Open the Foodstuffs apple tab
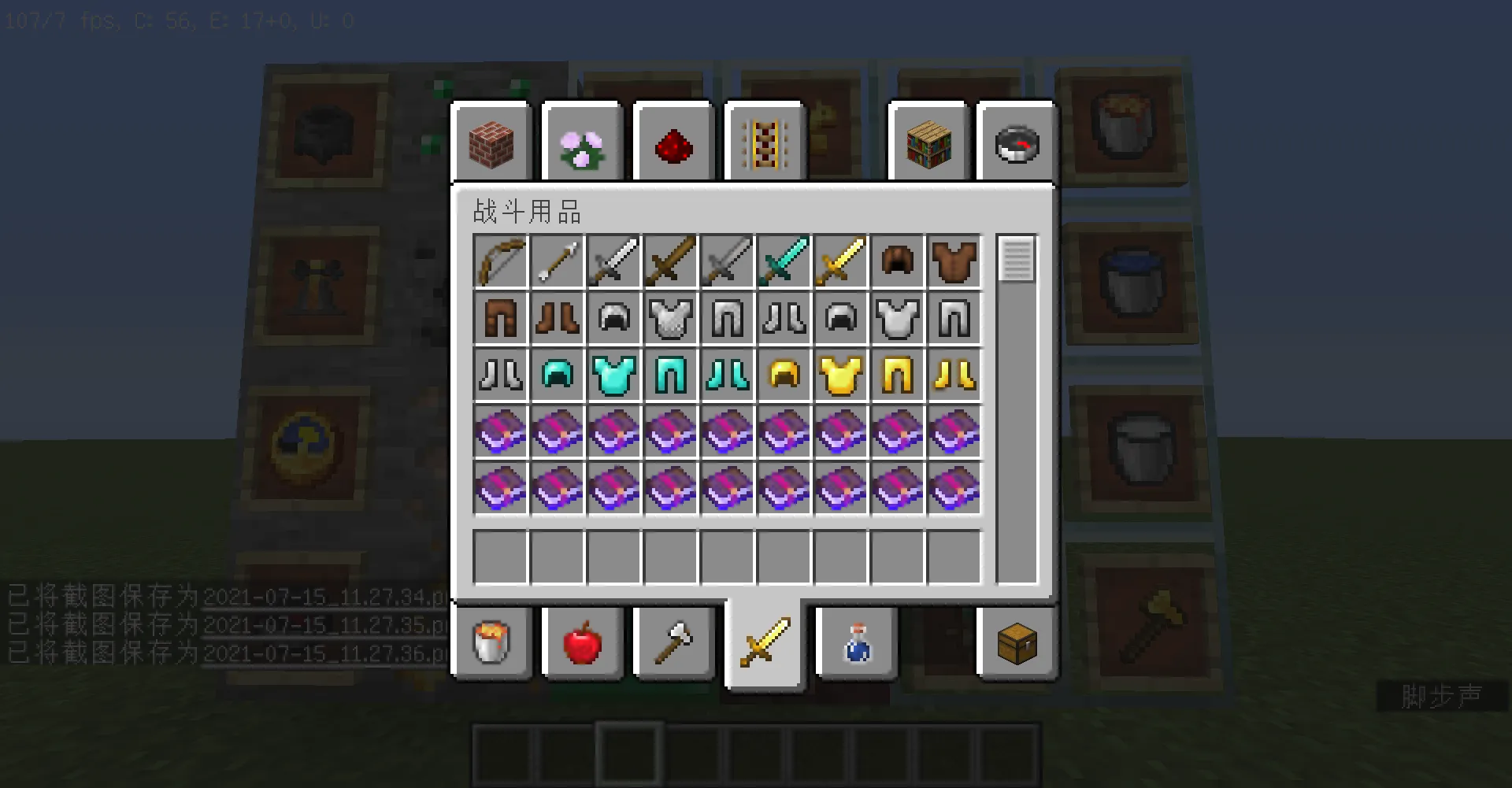Image resolution: width=1512 pixels, height=788 pixels. (x=583, y=643)
